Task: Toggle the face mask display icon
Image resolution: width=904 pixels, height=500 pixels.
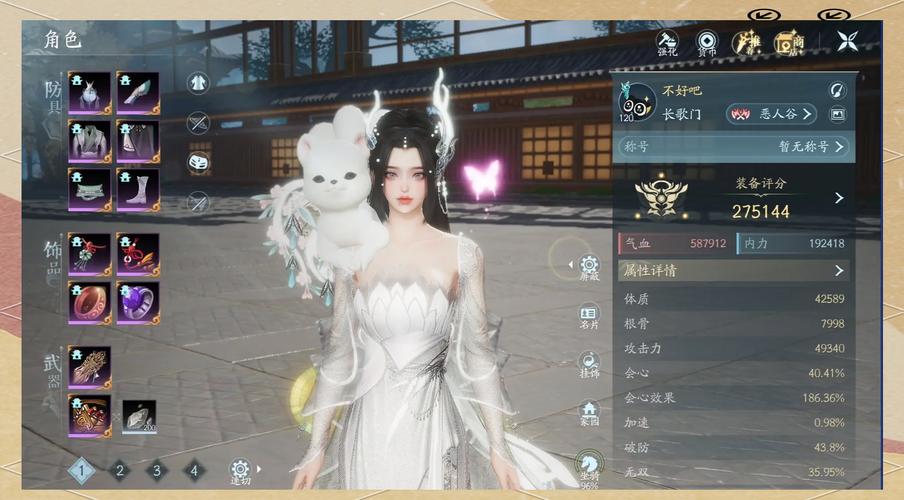Action: point(199,162)
